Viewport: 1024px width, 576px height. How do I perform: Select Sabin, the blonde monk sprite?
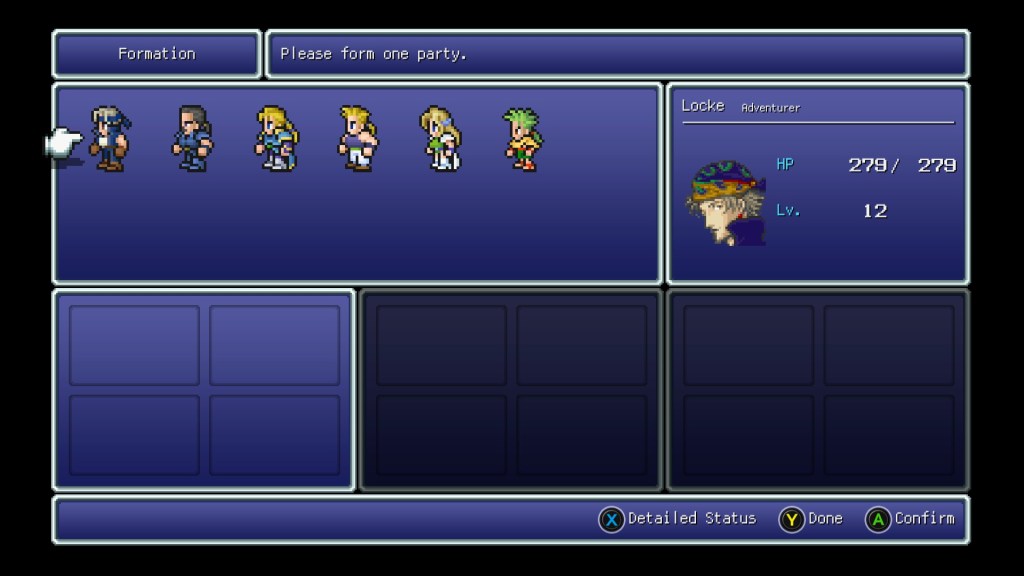tap(357, 139)
